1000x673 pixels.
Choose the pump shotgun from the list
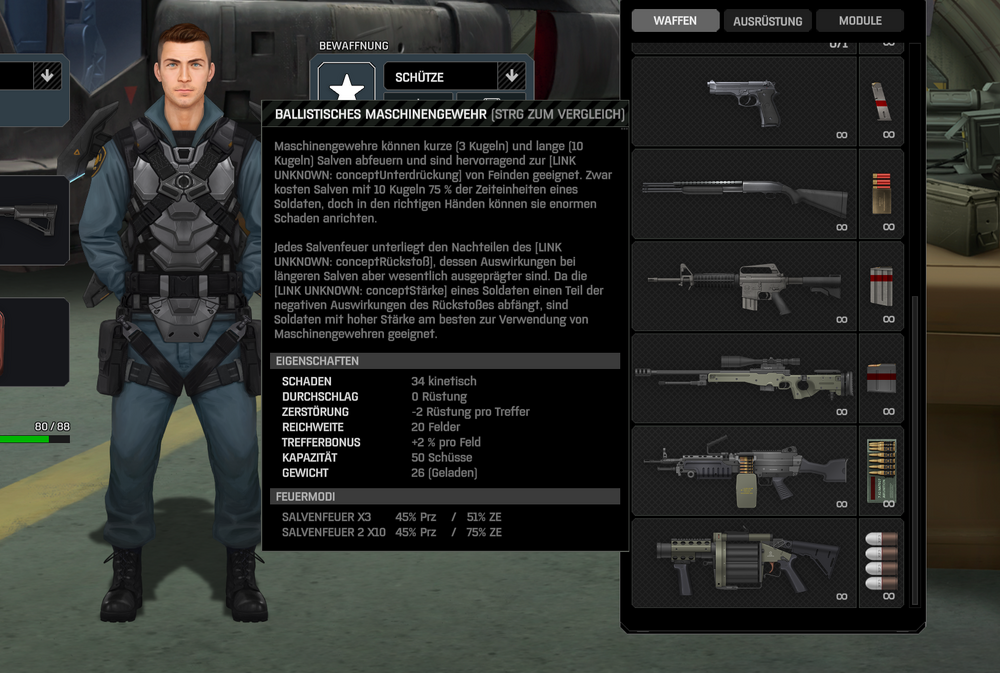click(744, 194)
